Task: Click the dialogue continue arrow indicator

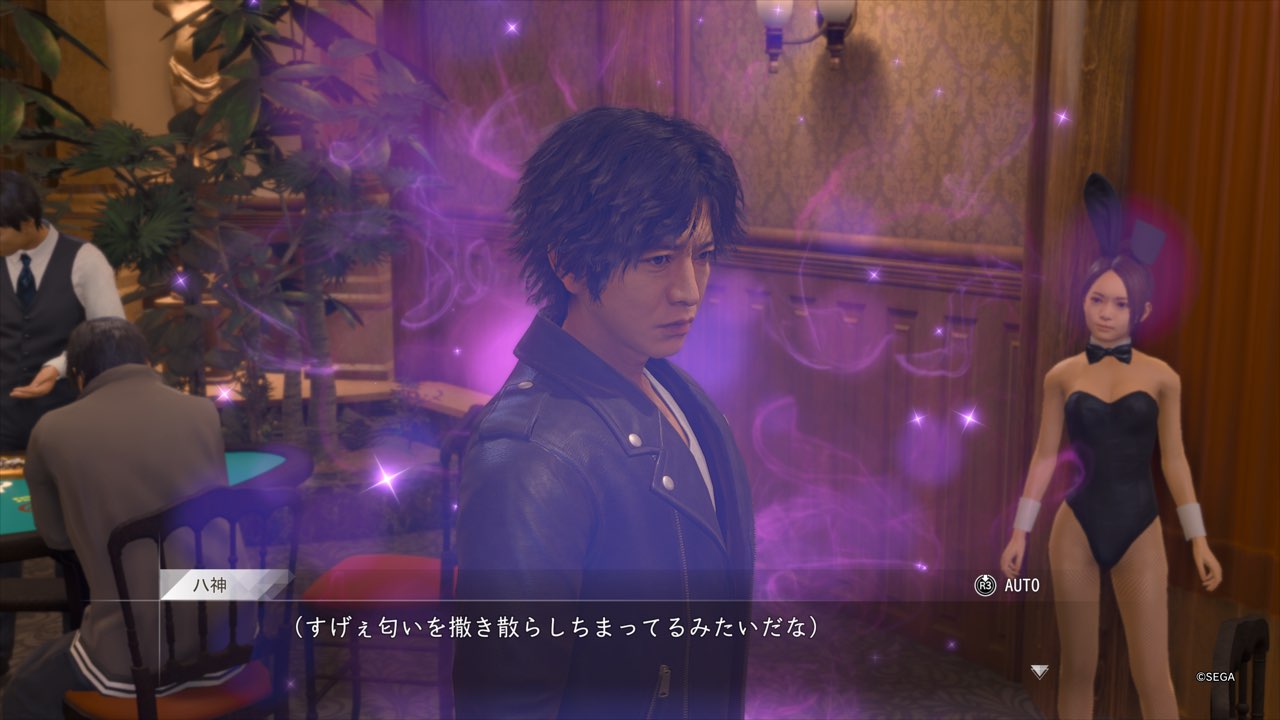Action: pyautogui.click(x=1040, y=672)
